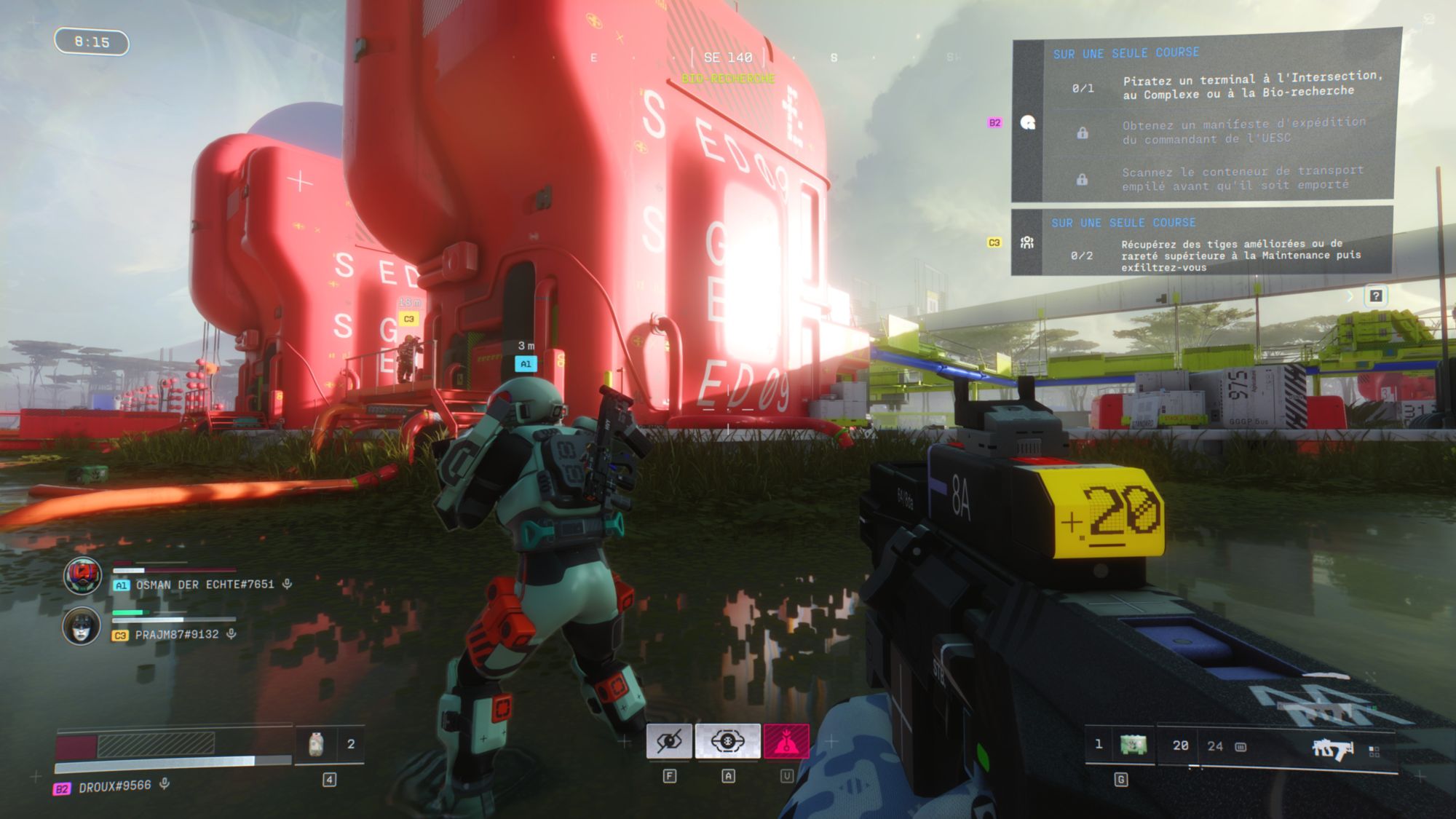This screenshot has width=1456, height=819.
Task: Toggle Osman Der Echte's microphone icon
Action: (x=288, y=584)
